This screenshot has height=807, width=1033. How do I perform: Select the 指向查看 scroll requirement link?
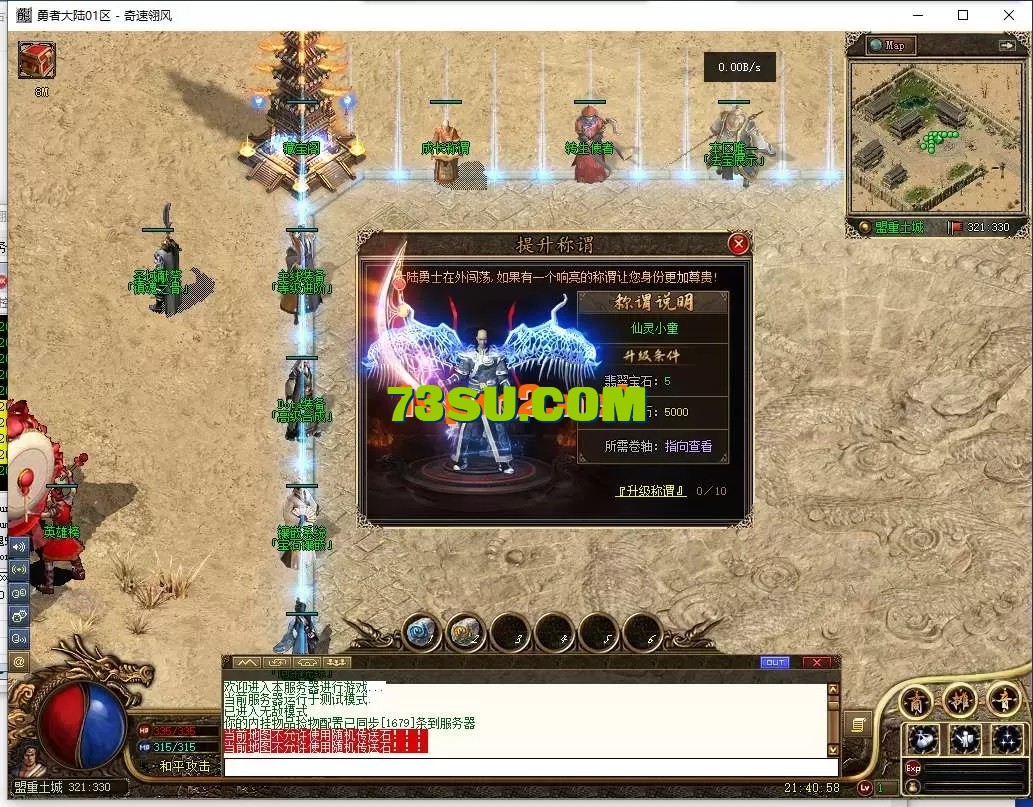coord(688,446)
